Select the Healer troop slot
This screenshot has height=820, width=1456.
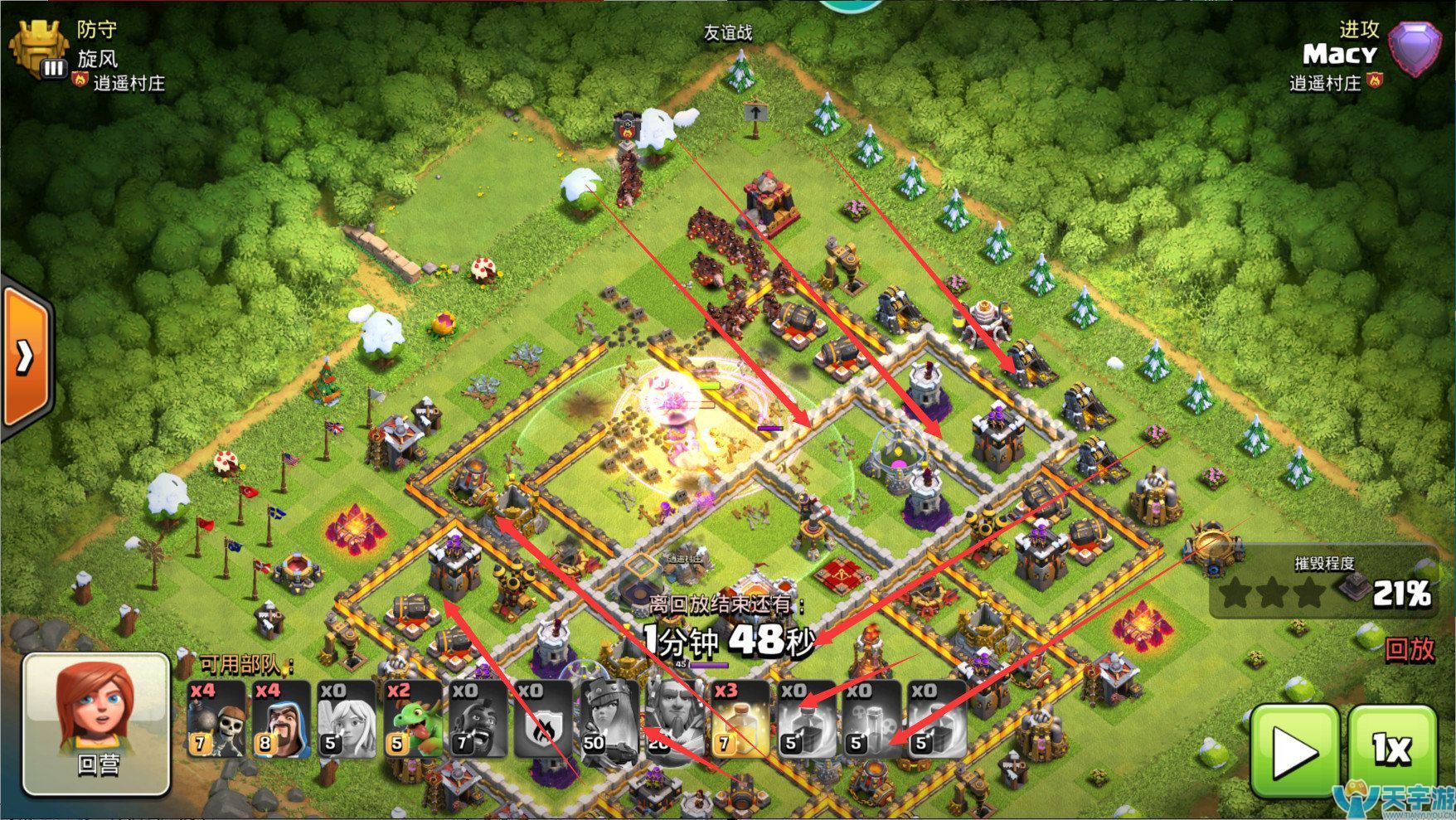[347, 719]
